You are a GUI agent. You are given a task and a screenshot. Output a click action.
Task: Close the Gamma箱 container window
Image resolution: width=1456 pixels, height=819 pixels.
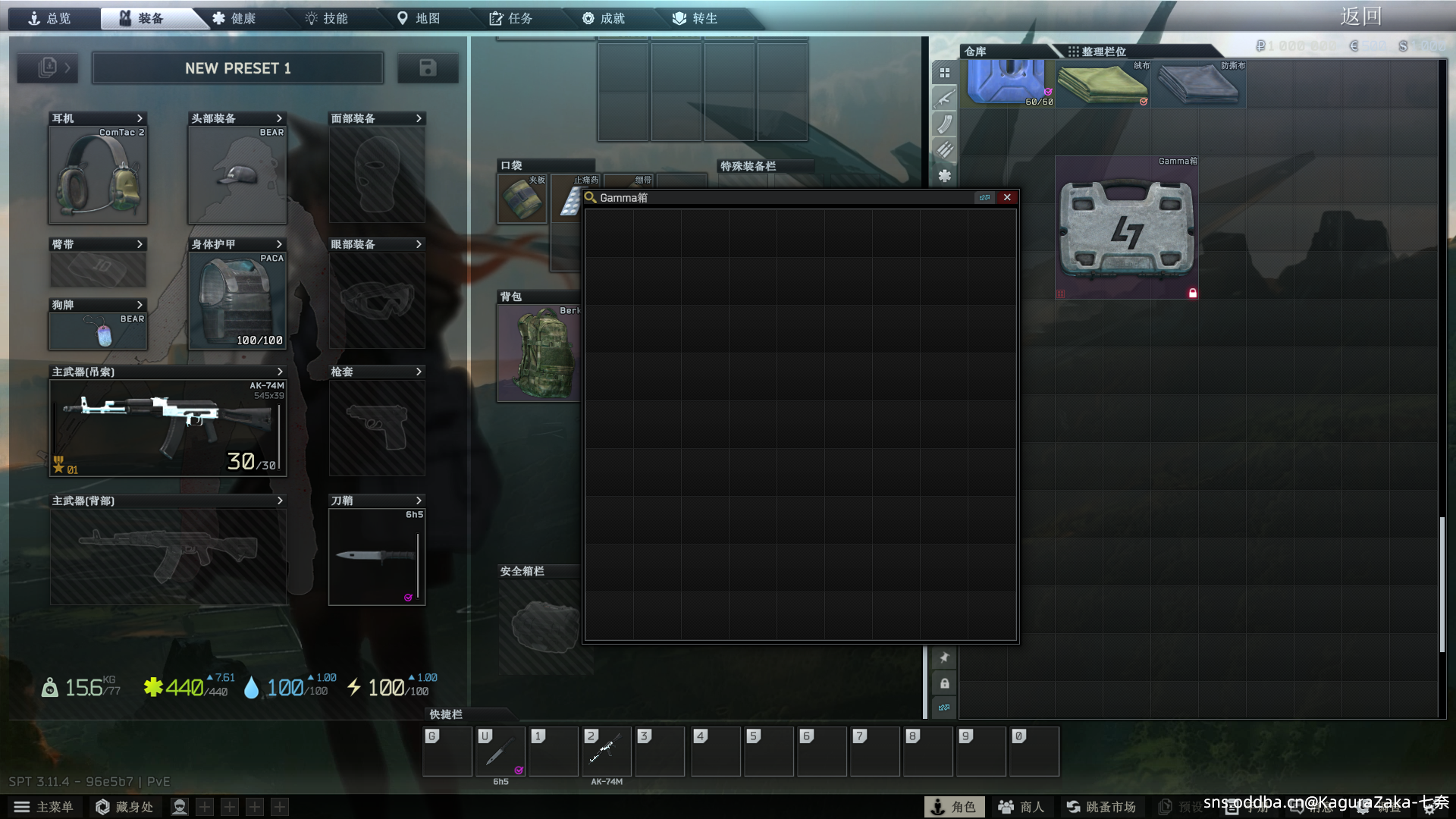coord(1007,197)
